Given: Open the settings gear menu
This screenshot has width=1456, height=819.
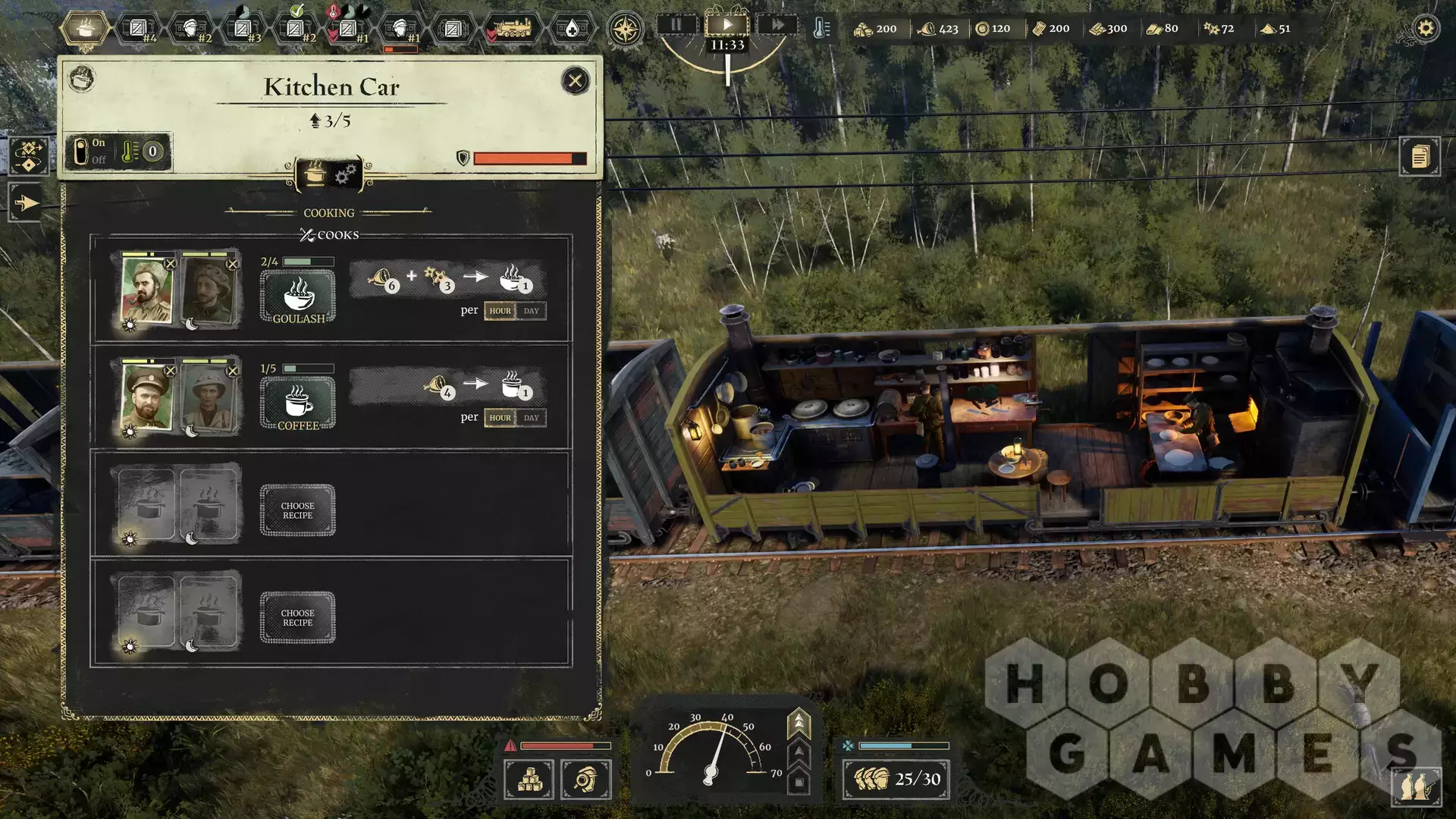Looking at the screenshot, I should (1426, 29).
